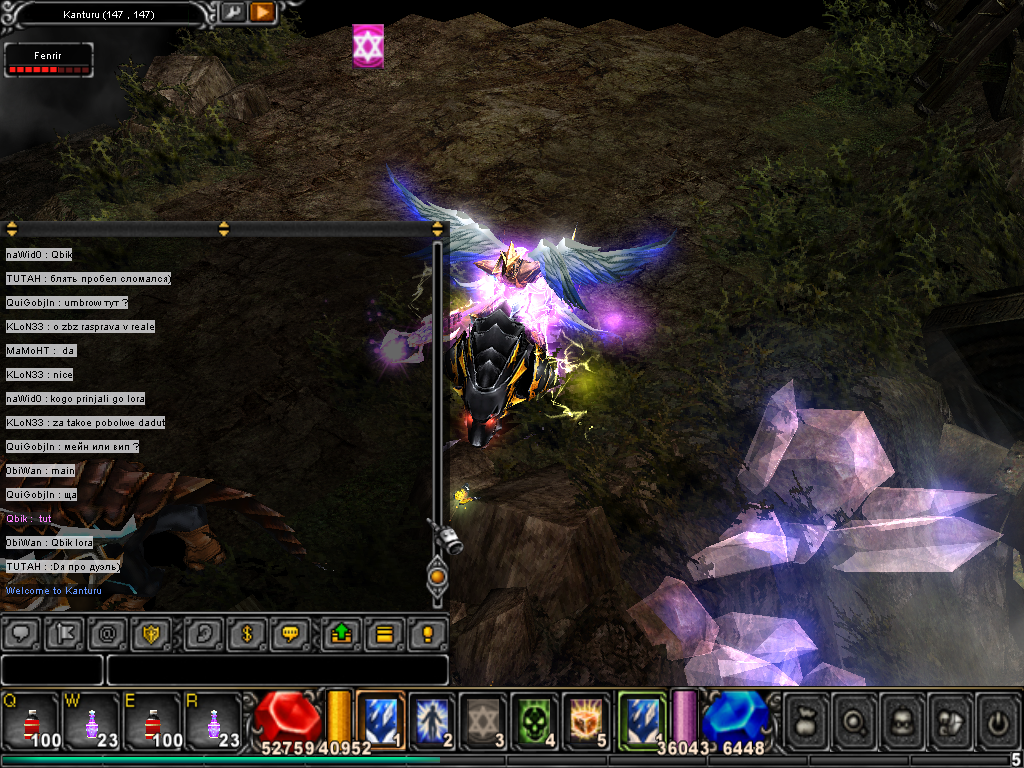Toggle the gold shield guild chat button
The width and height of the screenshot is (1024, 768).
click(x=151, y=634)
